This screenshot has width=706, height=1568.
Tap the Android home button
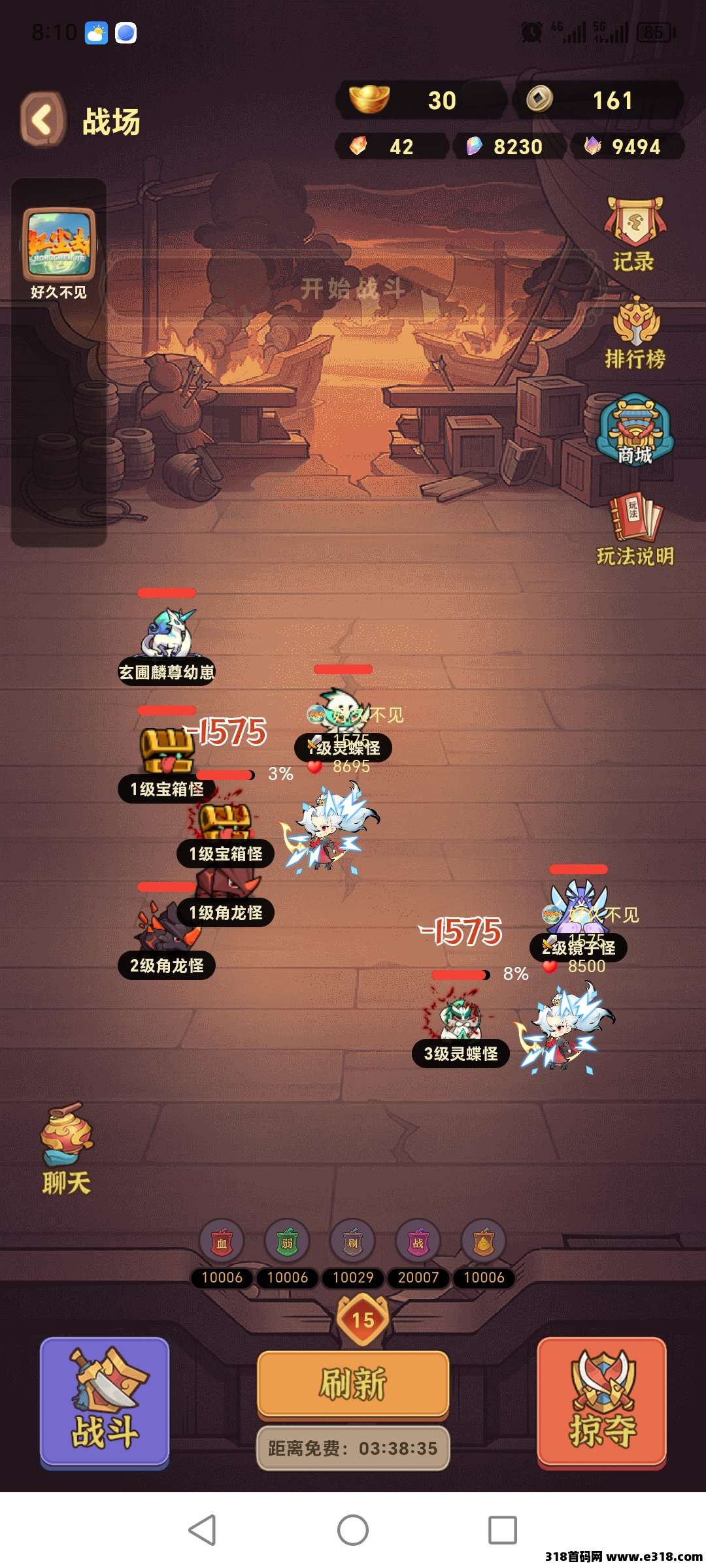(353, 1529)
